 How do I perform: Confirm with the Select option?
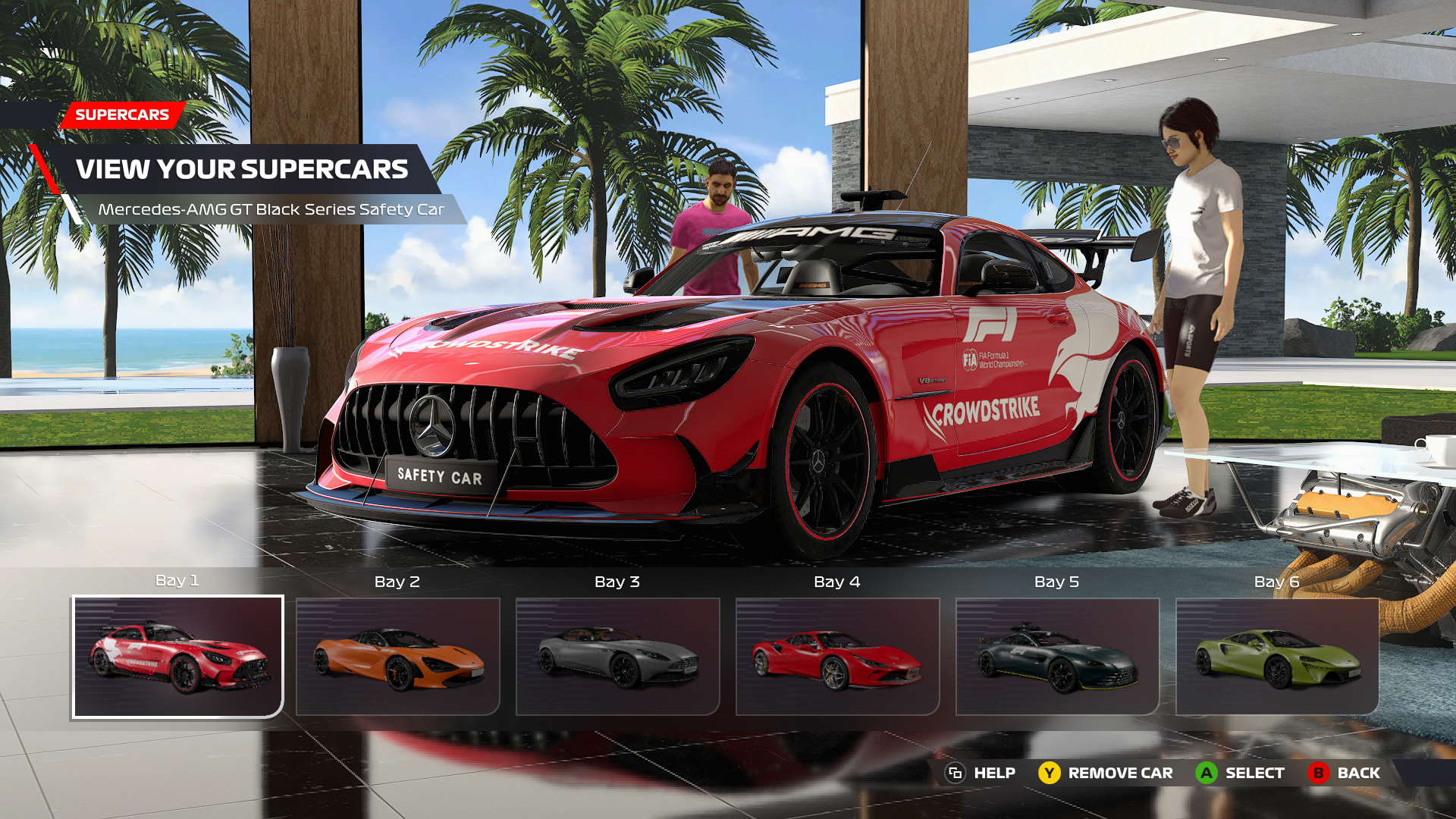[1241, 773]
